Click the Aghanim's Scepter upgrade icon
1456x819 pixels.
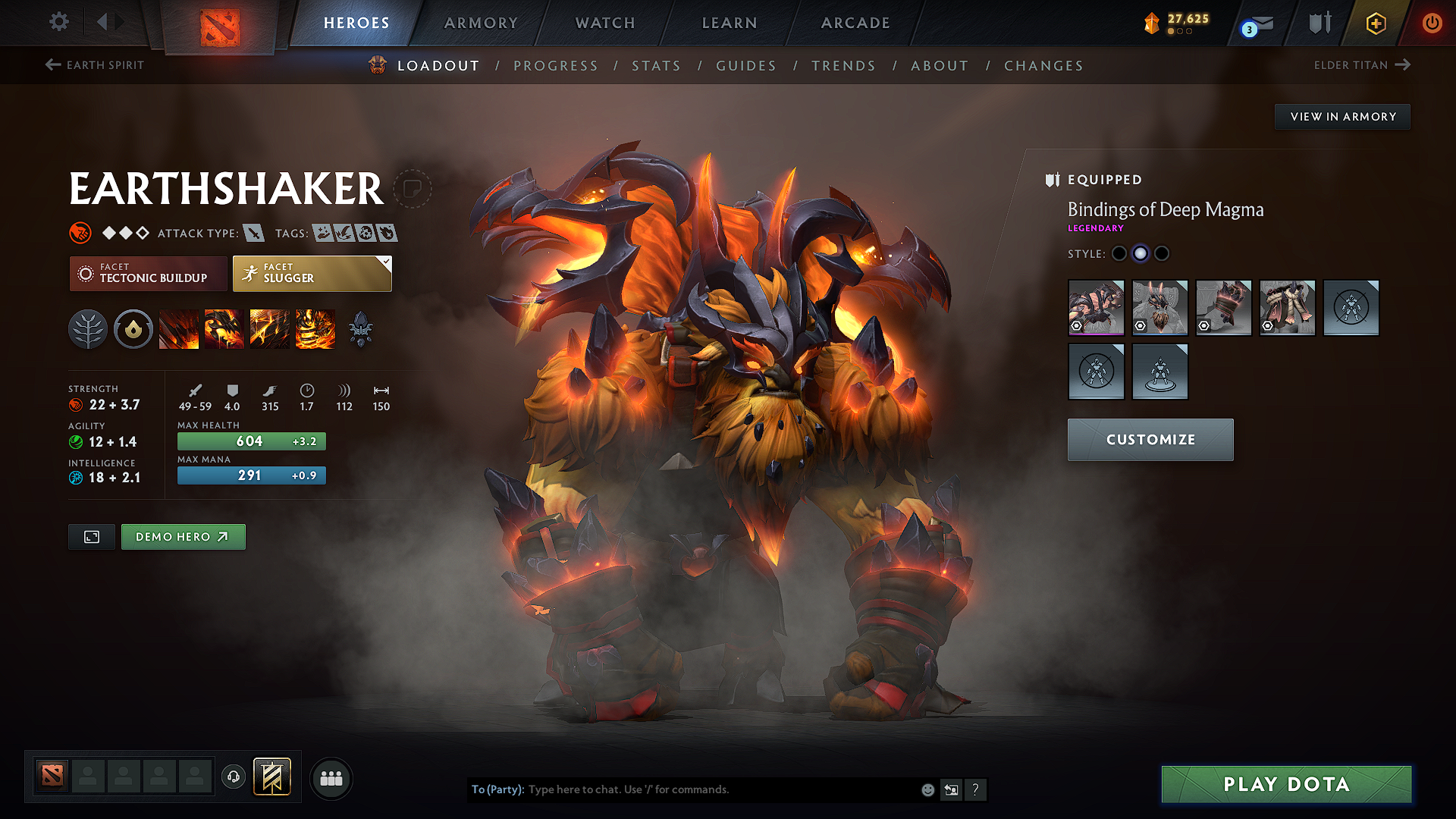[x=362, y=328]
